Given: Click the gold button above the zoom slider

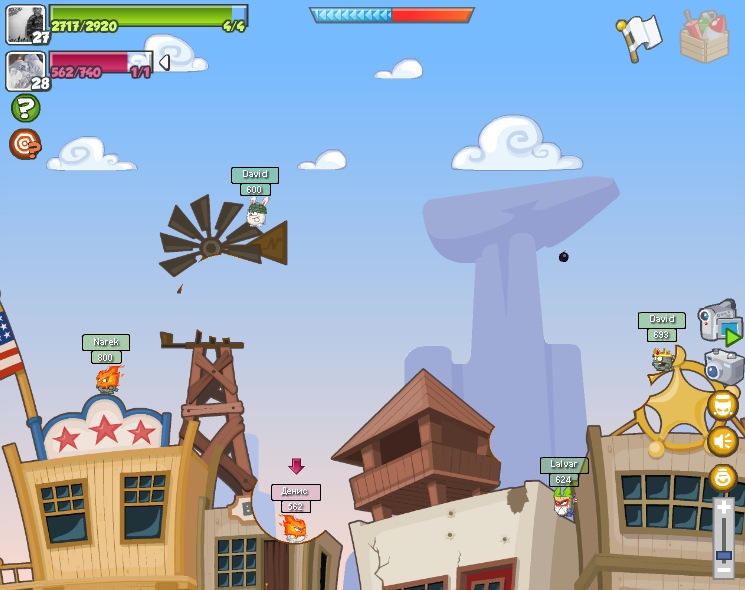Looking at the screenshot, I should pos(722,477).
